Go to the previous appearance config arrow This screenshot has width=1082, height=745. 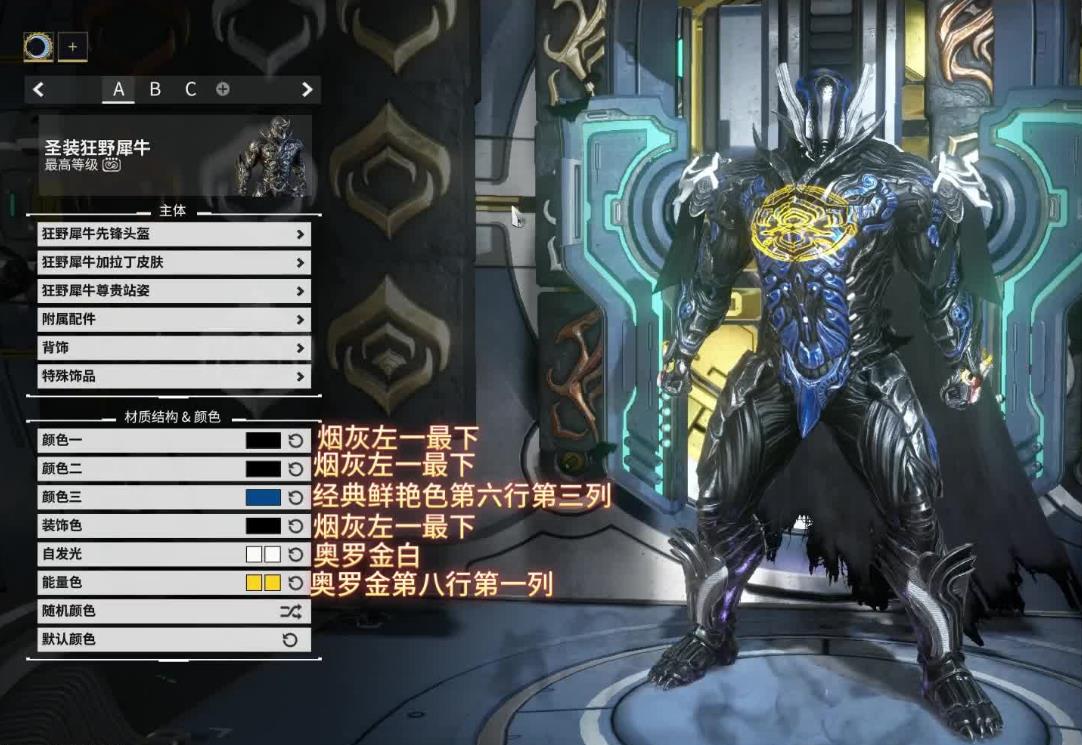(x=38, y=89)
